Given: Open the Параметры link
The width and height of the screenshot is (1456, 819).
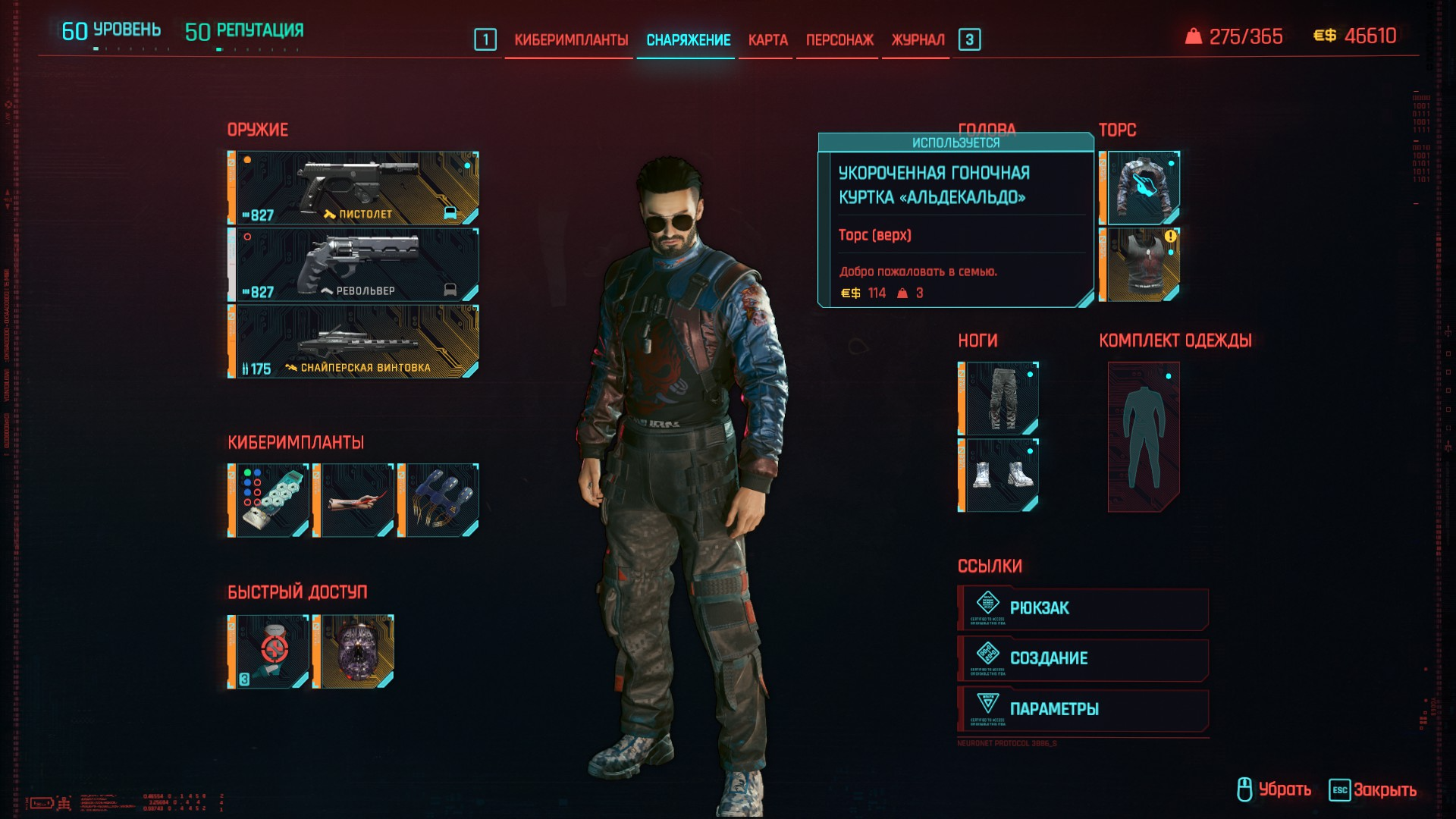Looking at the screenshot, I should (x=1083, y=709).
